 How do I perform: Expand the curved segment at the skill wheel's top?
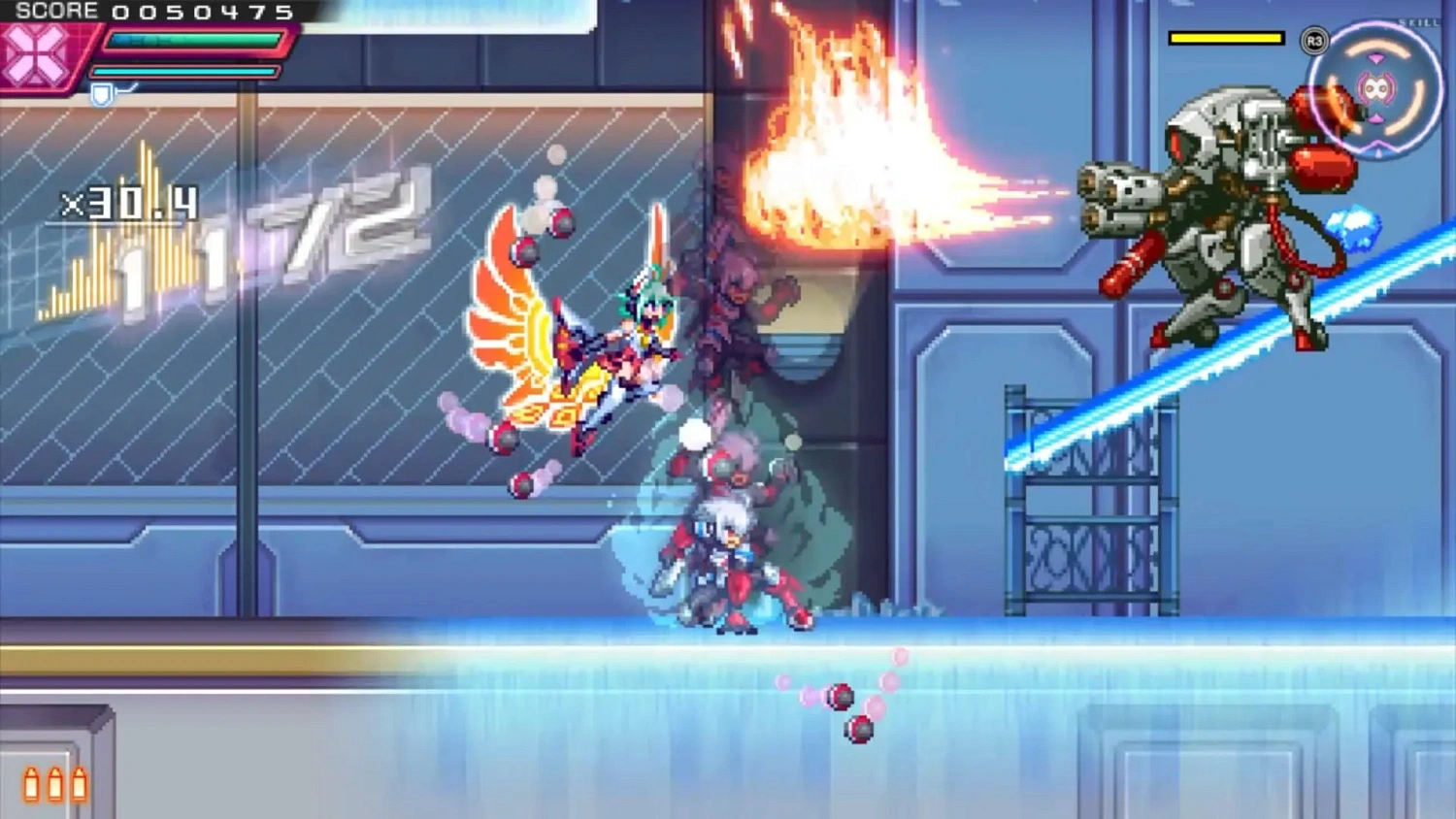pyautogui.click(x=1375, y=47)
